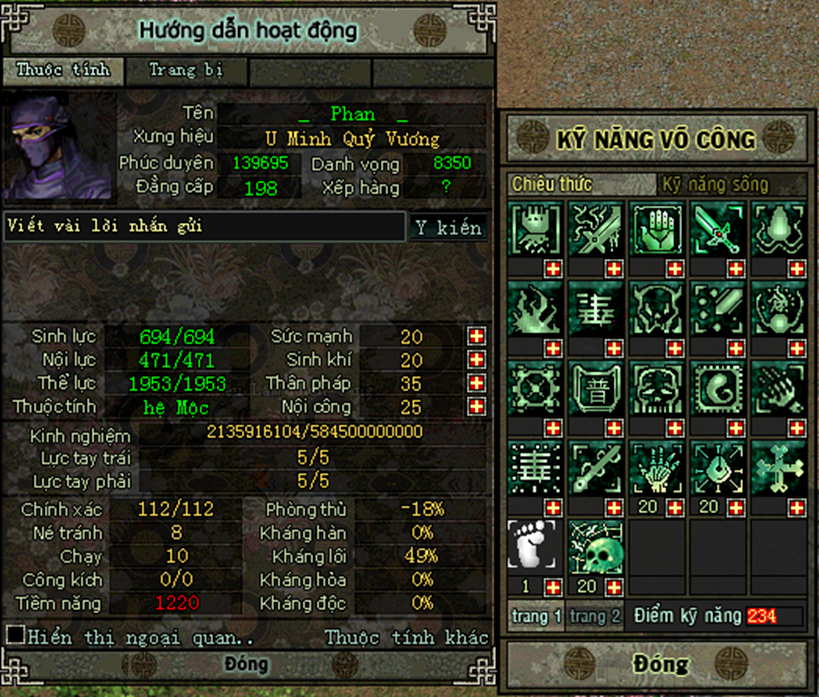Viewport: 819px width, 697px height.
Task: Toggle the Hiển thị ngoại quan checkbox
Action: [x=15, y=635]
